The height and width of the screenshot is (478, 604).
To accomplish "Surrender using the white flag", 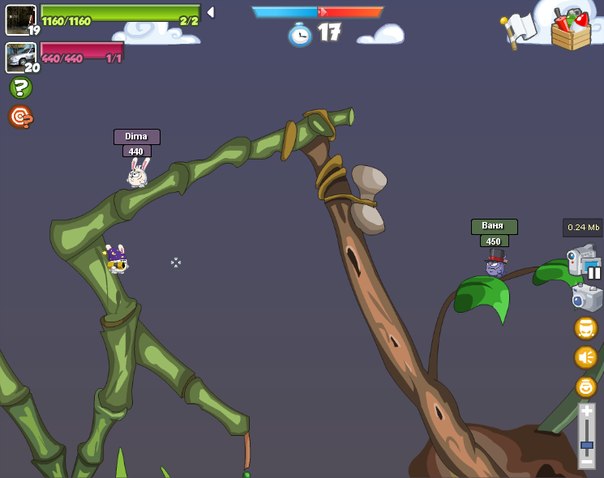I will pos(519,29).
